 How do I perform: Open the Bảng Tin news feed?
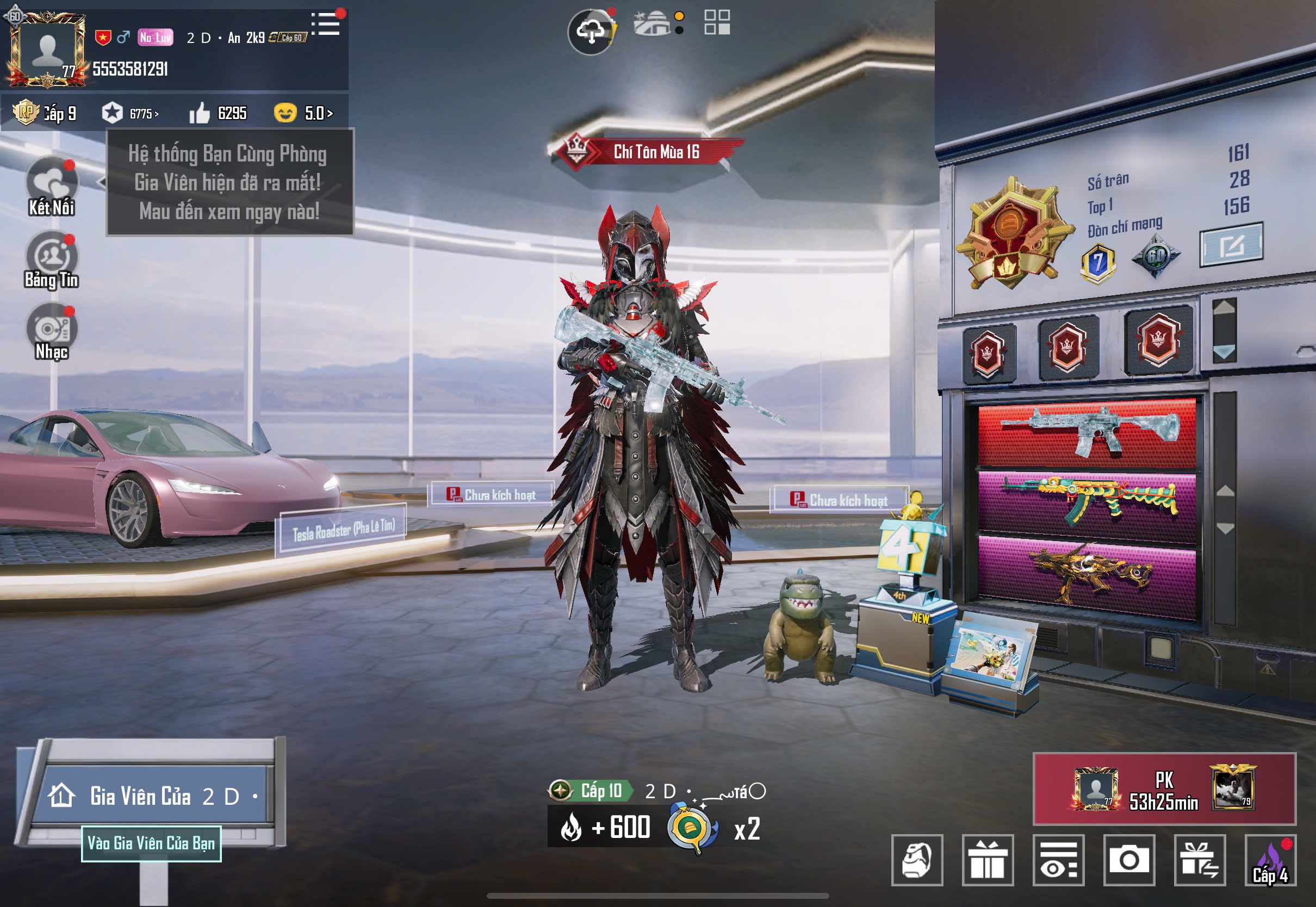(52, 257)
